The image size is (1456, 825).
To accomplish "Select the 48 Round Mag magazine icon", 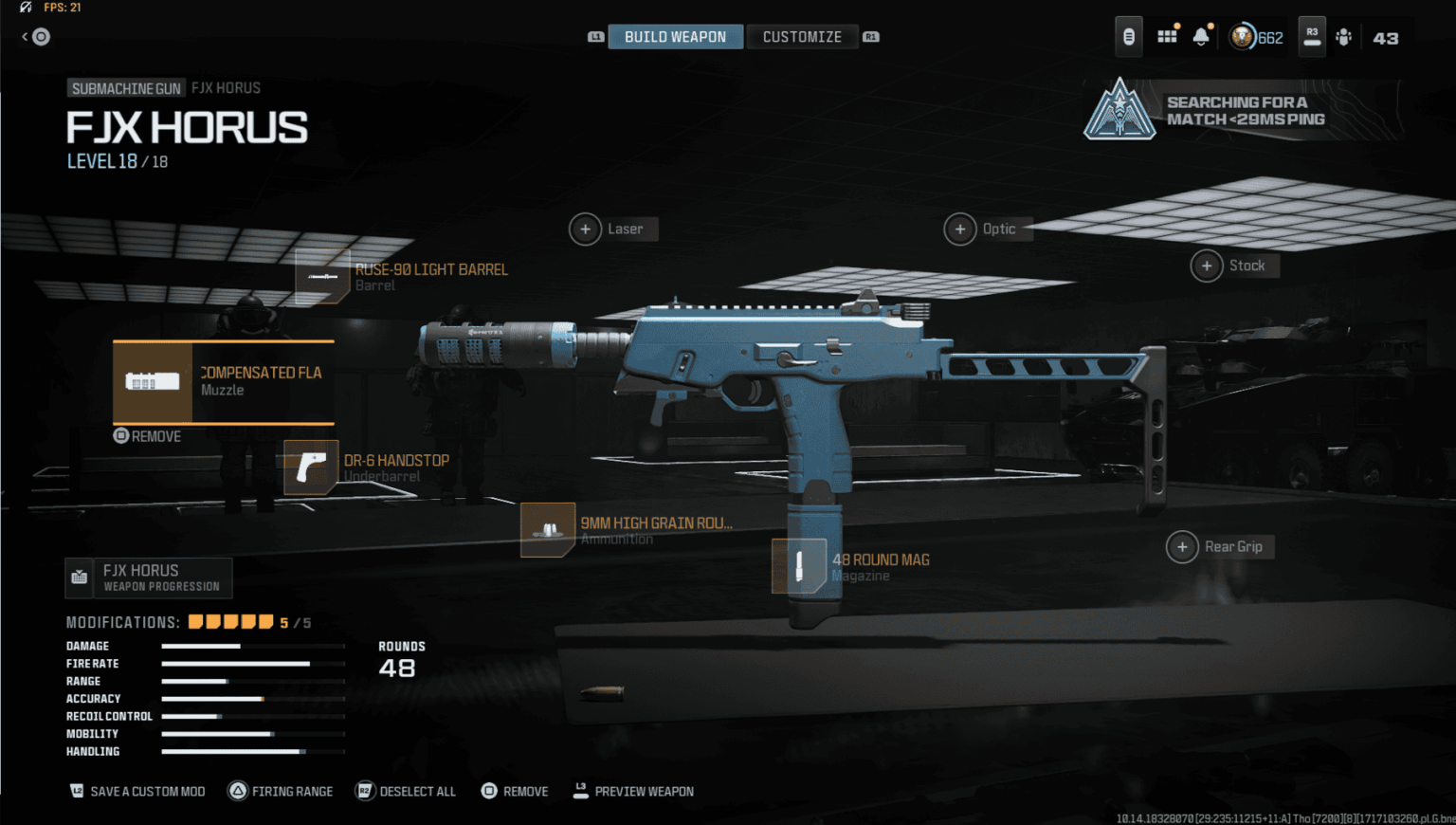I will (800, 566).
